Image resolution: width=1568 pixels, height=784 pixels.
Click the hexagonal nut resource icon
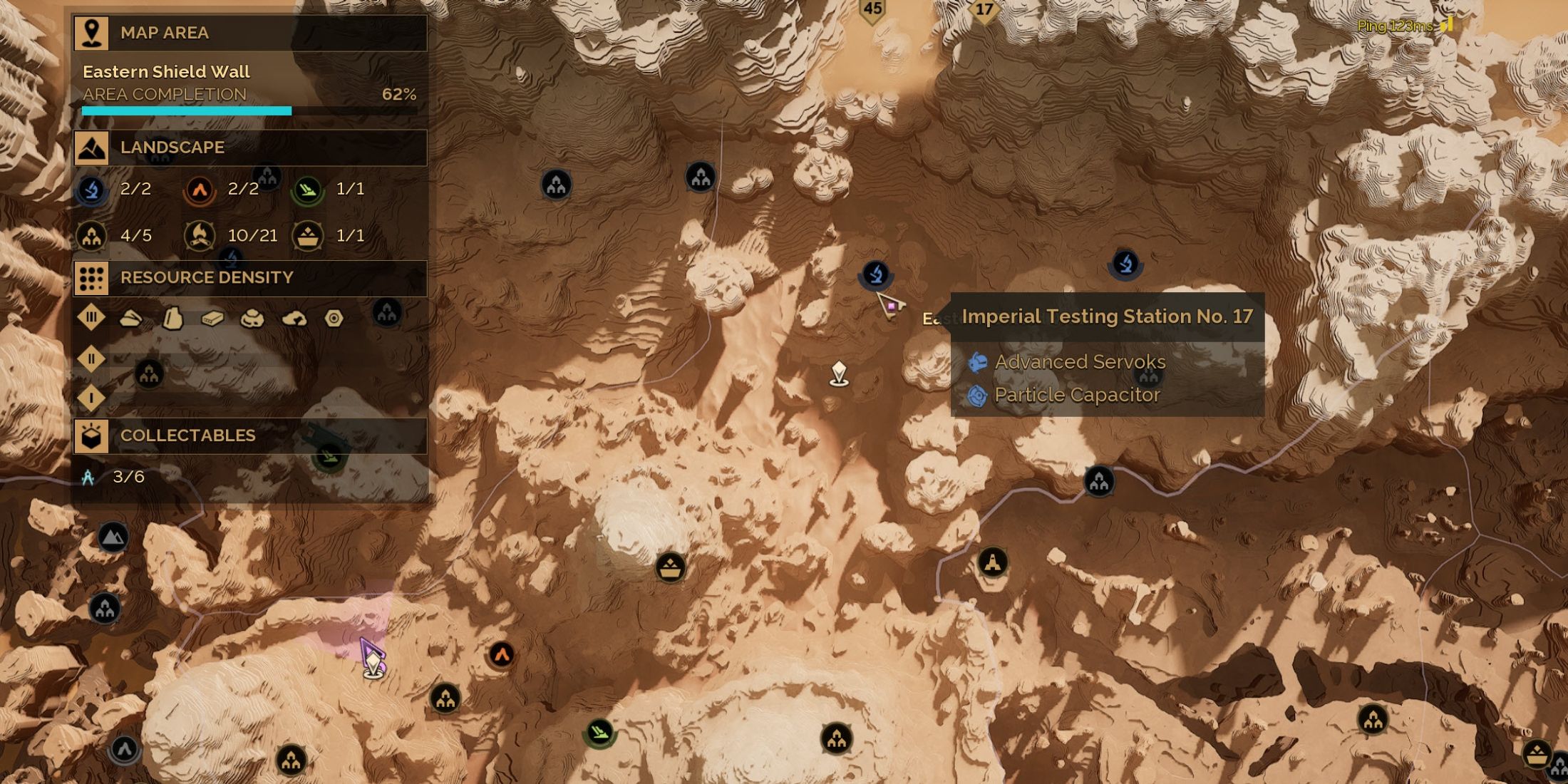point(334,319)
